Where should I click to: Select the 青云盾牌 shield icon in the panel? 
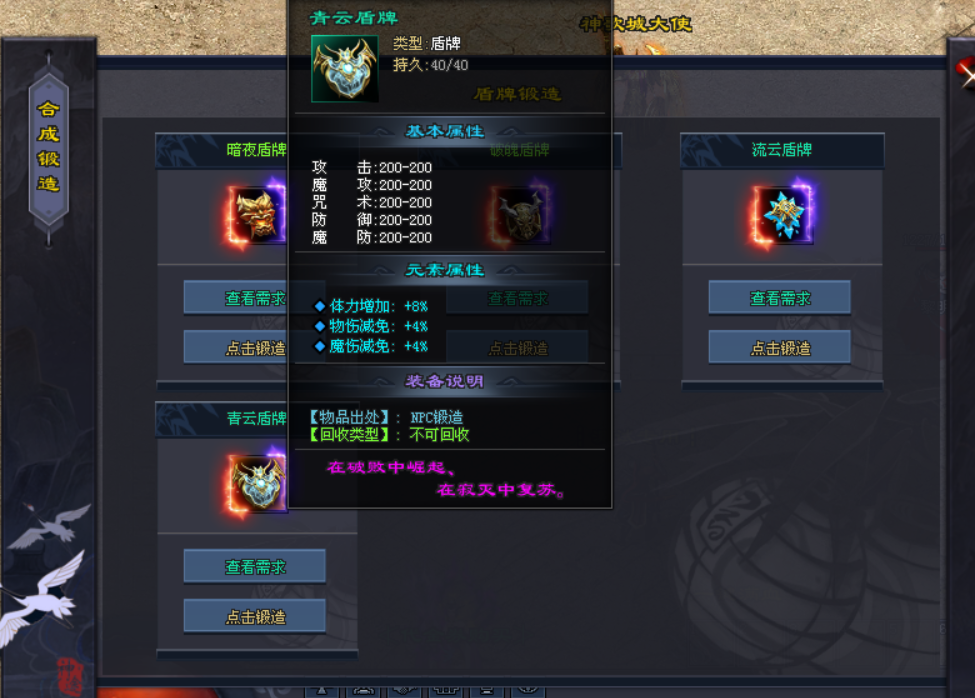tap(258, 484)
